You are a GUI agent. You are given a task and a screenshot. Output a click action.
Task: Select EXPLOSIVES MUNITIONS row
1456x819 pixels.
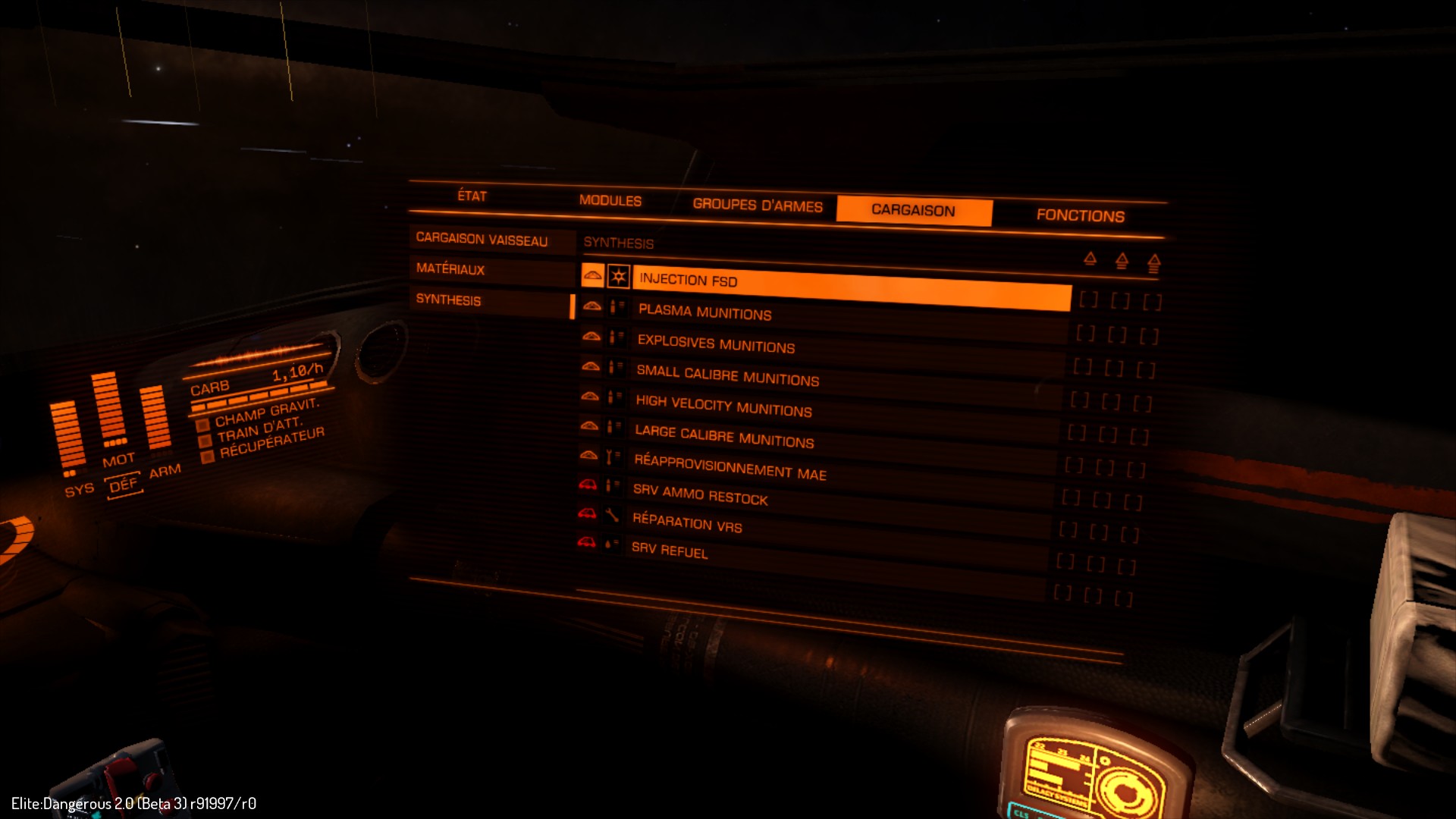click(x=716, y=344)
